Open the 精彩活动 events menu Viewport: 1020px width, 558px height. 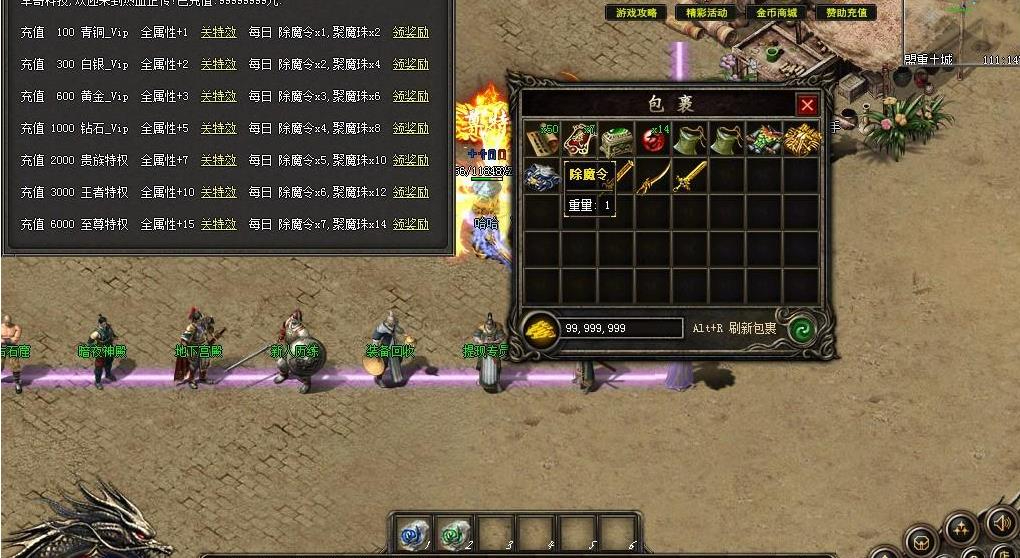tap(707, 13)
